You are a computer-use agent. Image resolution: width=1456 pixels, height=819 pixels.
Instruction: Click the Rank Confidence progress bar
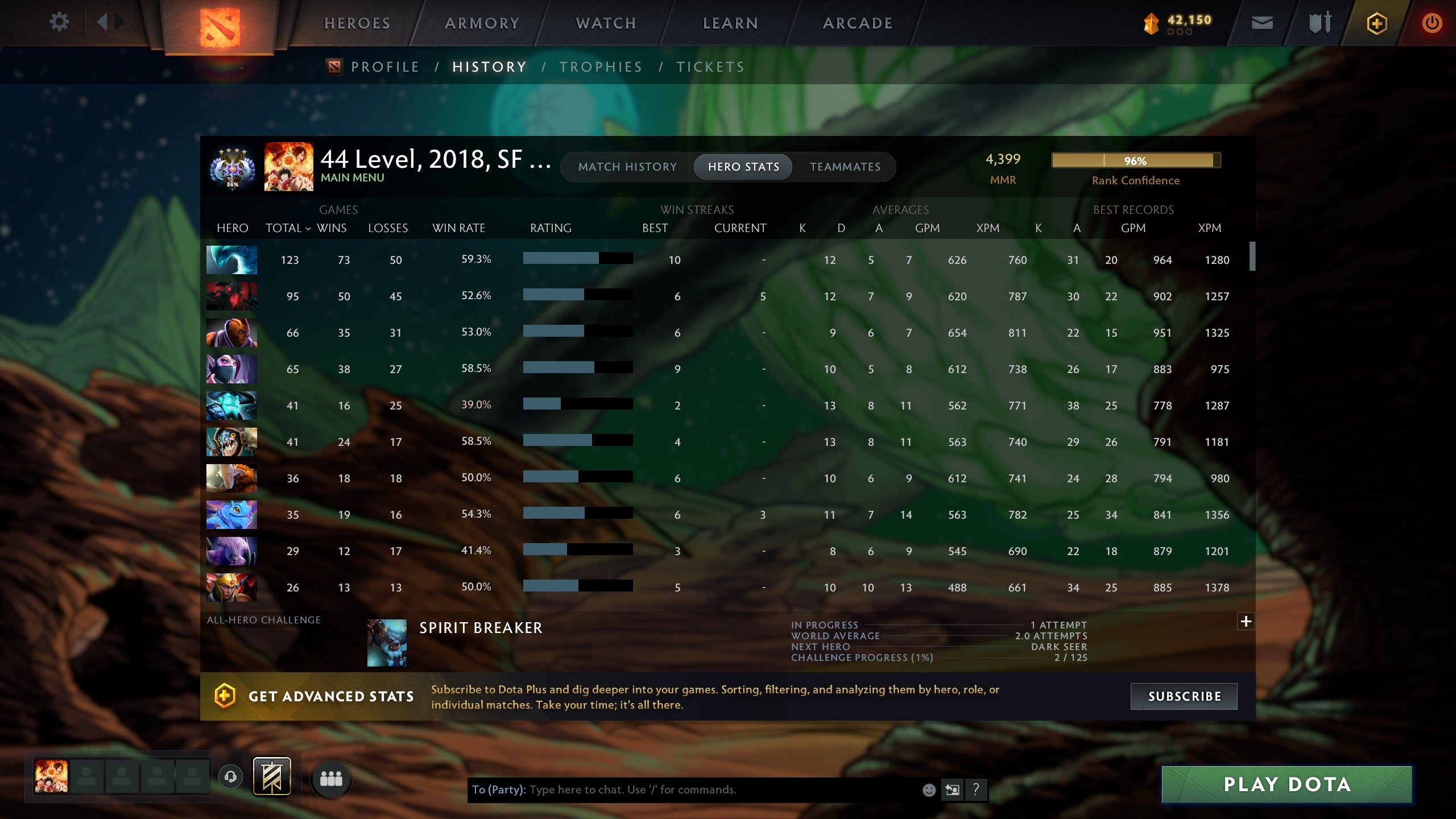[1135, 161]
